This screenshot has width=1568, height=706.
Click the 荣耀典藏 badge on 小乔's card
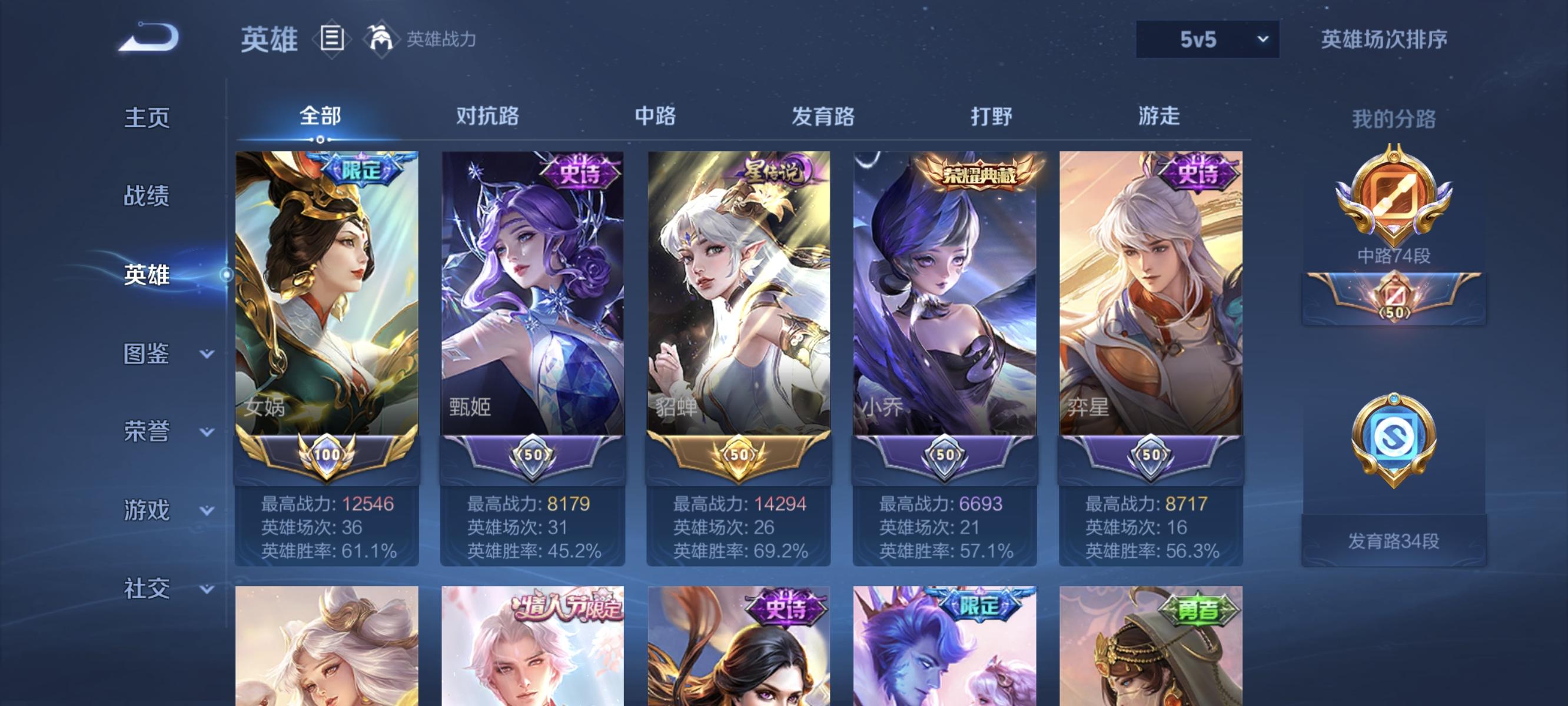click(x=981, y=174)
